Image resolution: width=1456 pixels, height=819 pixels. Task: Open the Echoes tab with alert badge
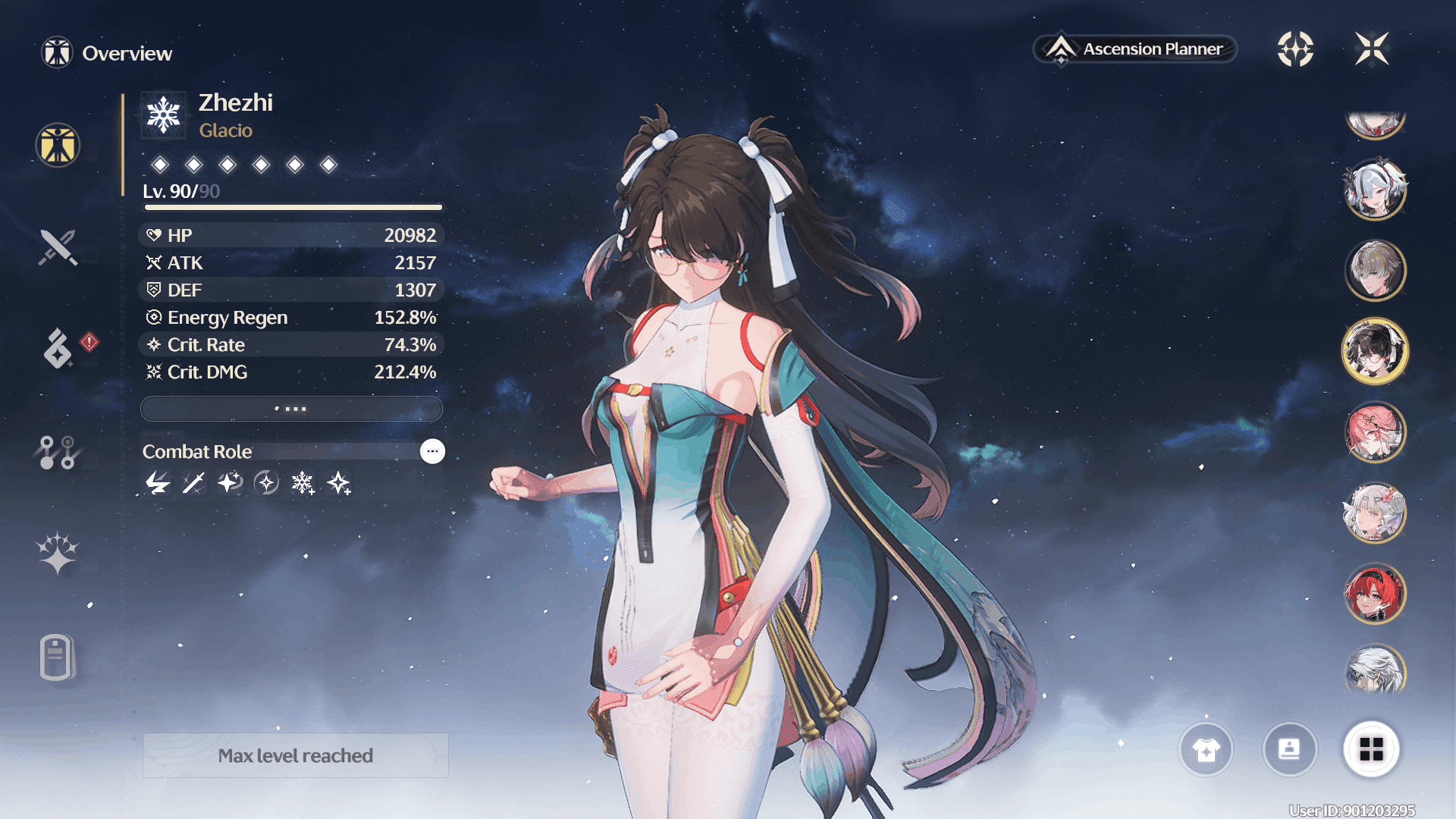coord(58,349)
